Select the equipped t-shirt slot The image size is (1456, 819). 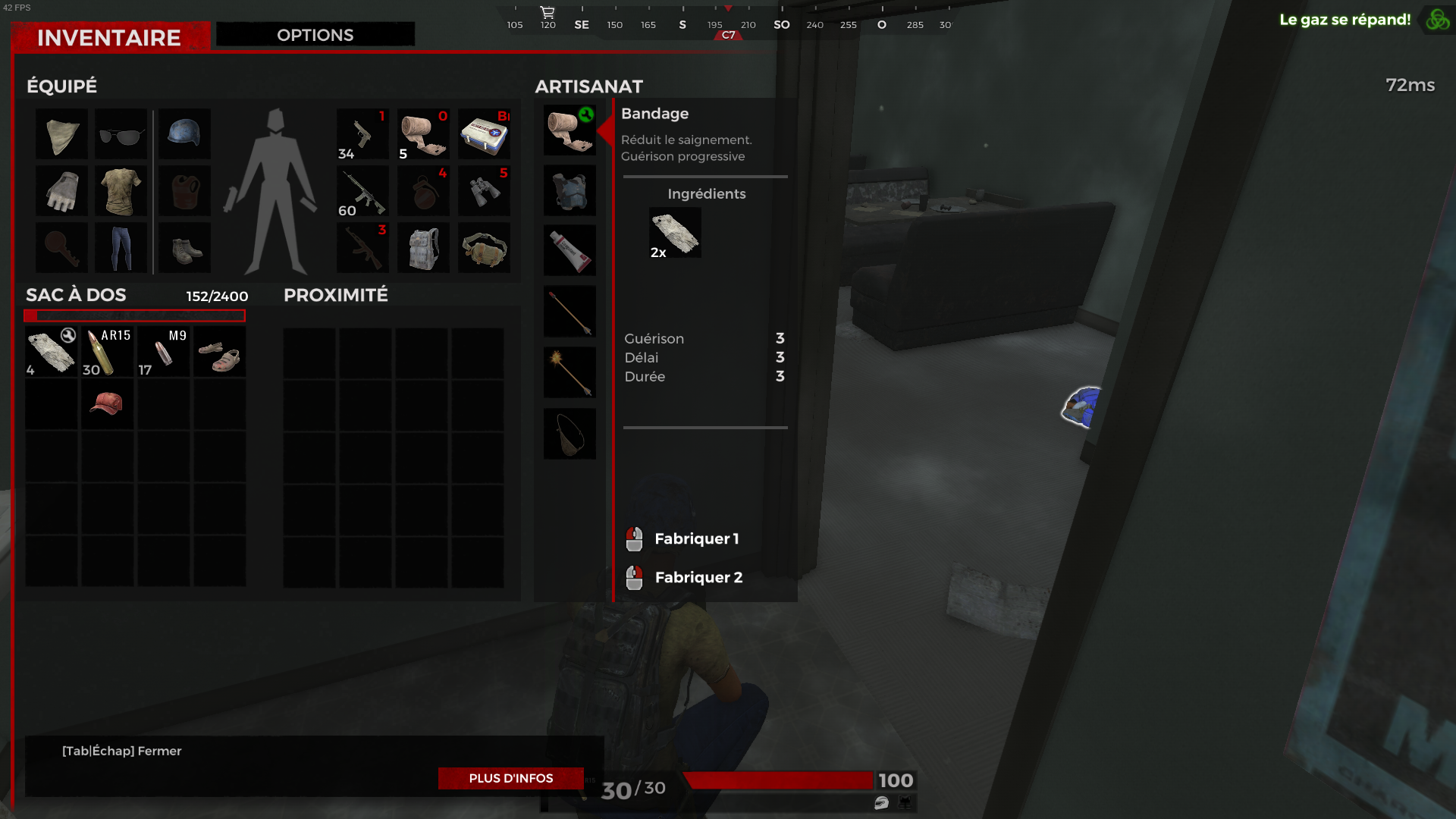point(121,191)
